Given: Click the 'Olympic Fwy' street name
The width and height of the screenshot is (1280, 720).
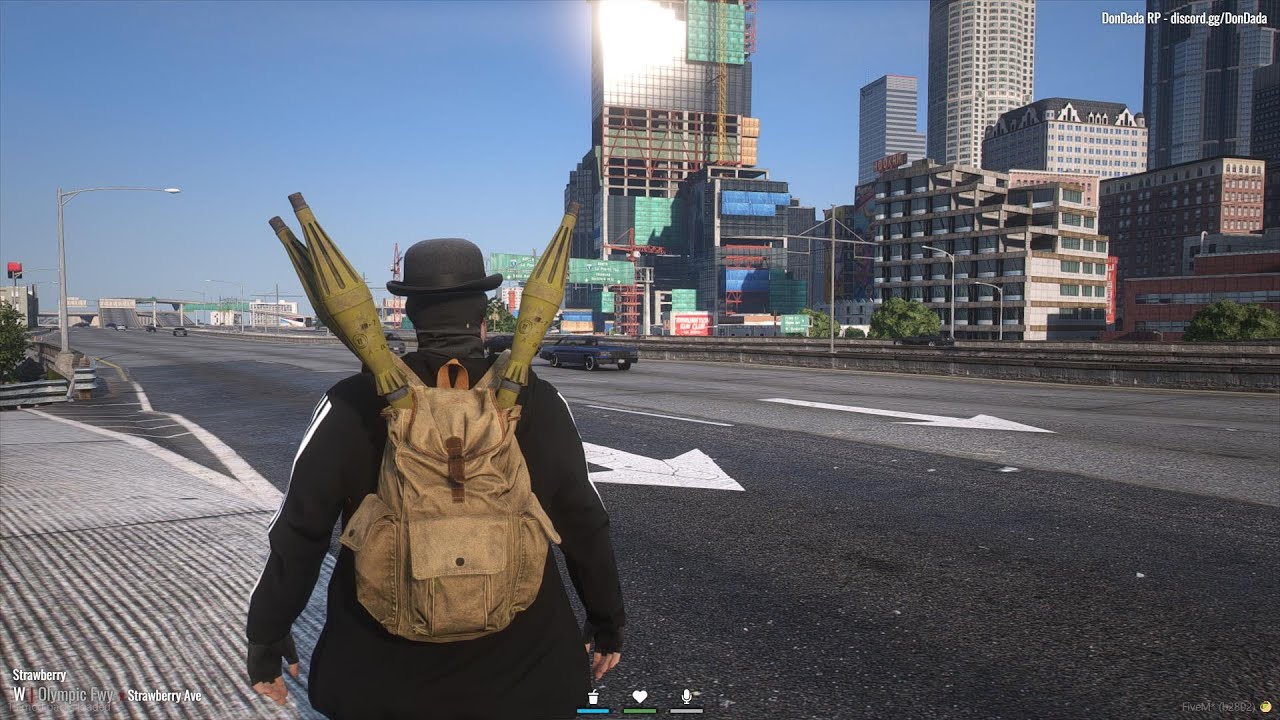Looking at the screenshot, I should (77, 696).
